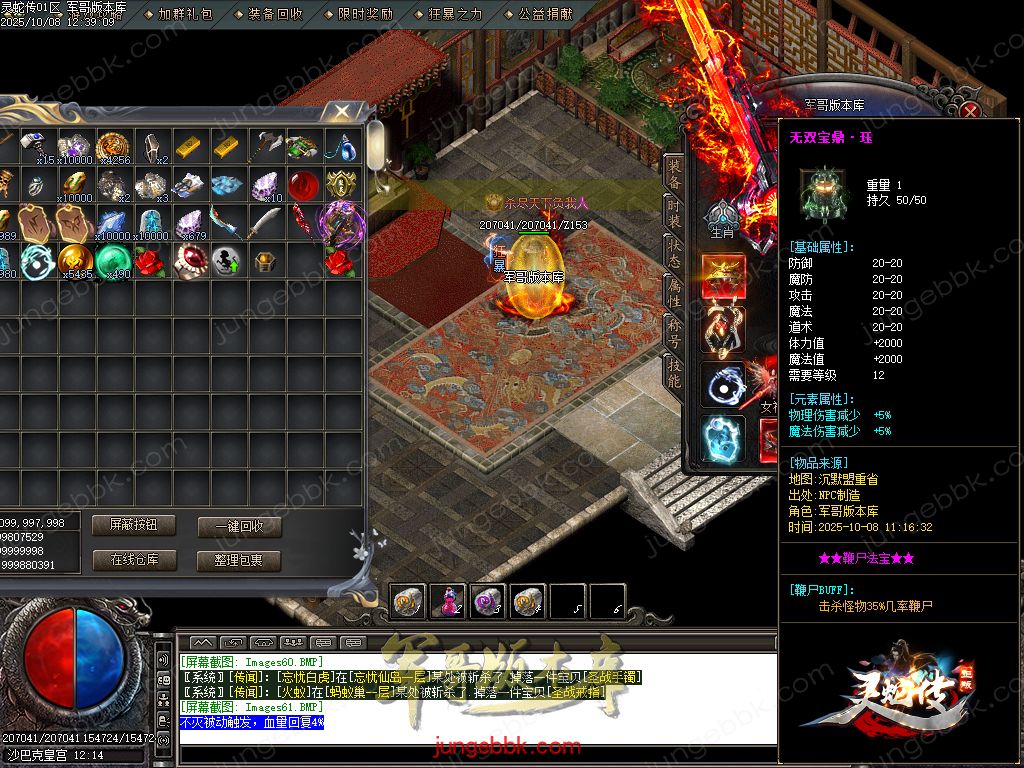Viewport: 1024px width, 768px height.
Task: Select the curved silver saber in the bag
Action: pyautogui.click(x=265, y=222)
